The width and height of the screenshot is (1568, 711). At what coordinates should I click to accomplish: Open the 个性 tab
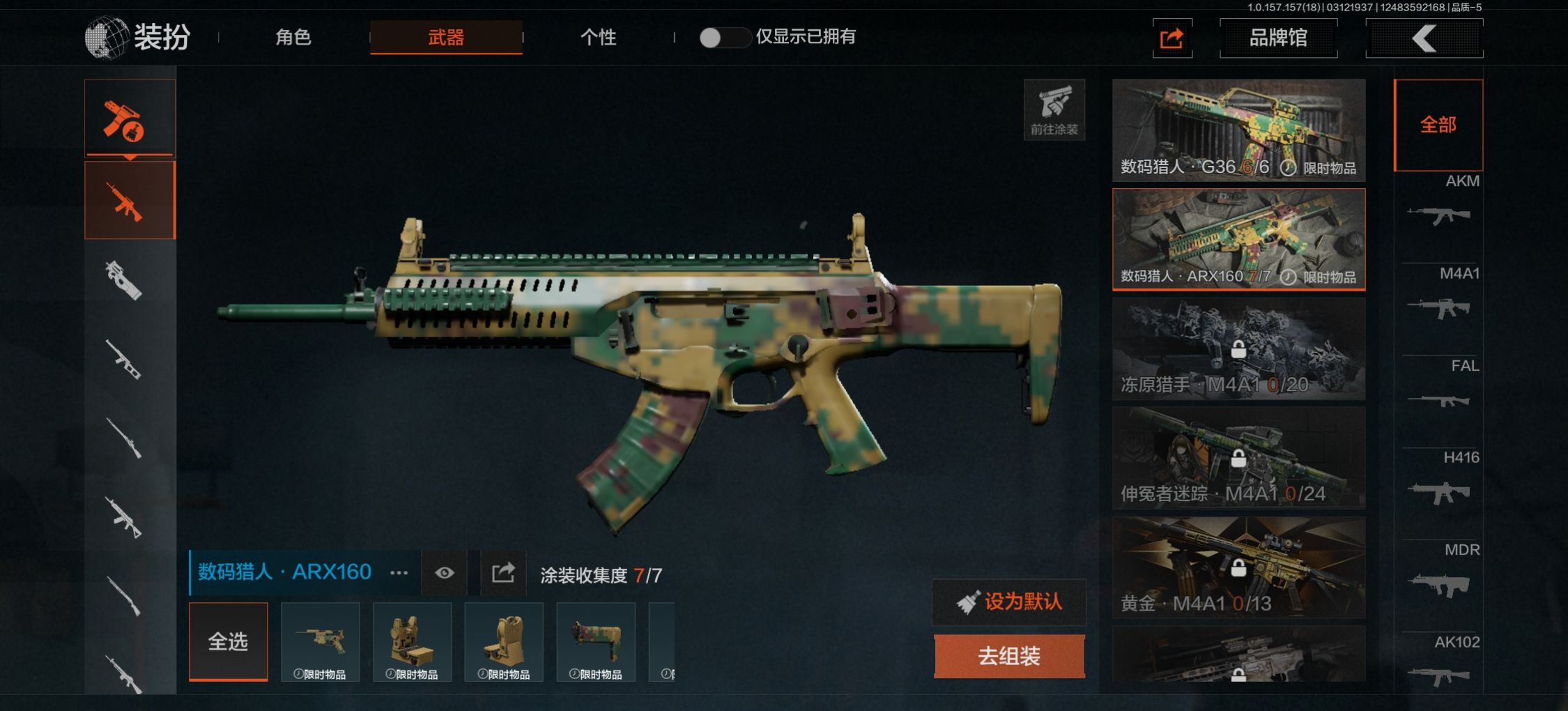(598, 37)
